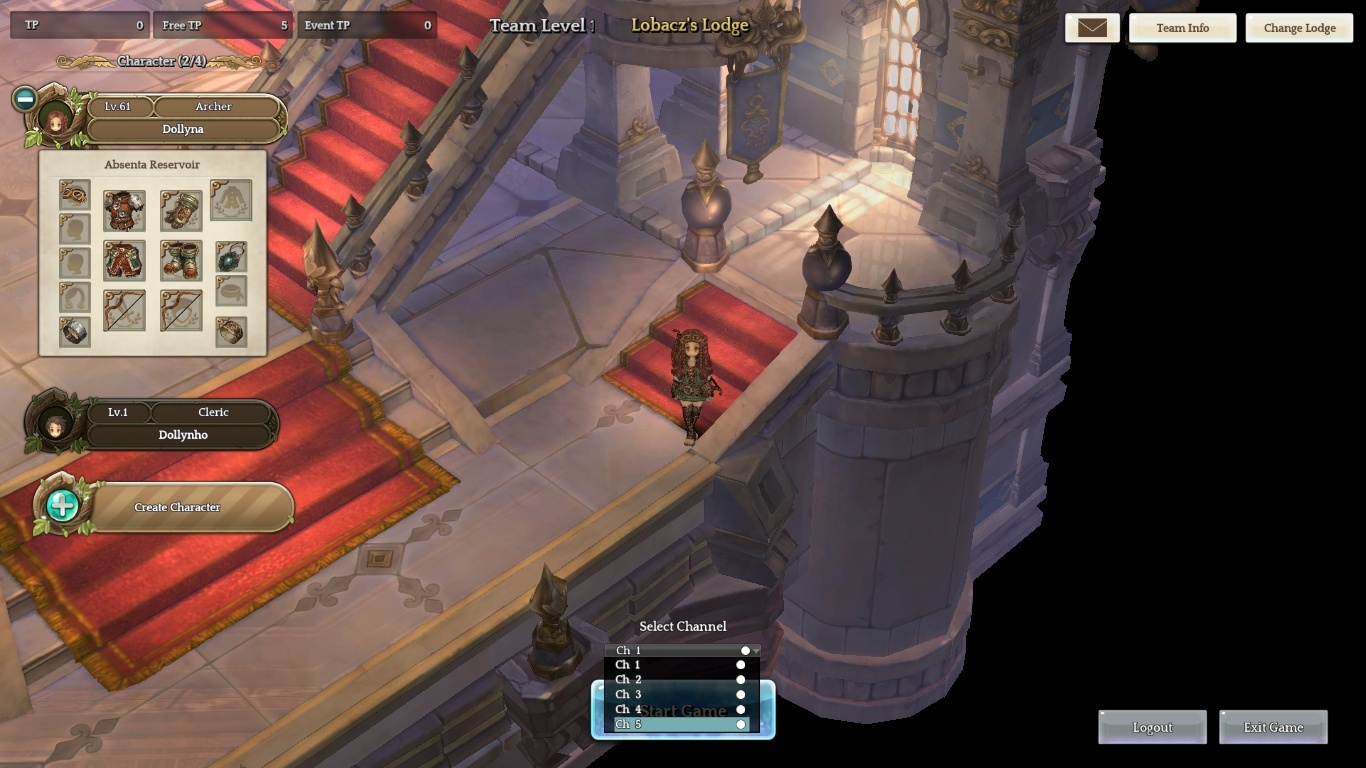Select the leather gloves equipment slot
The image size is (1366, 768).
[181, 211]
